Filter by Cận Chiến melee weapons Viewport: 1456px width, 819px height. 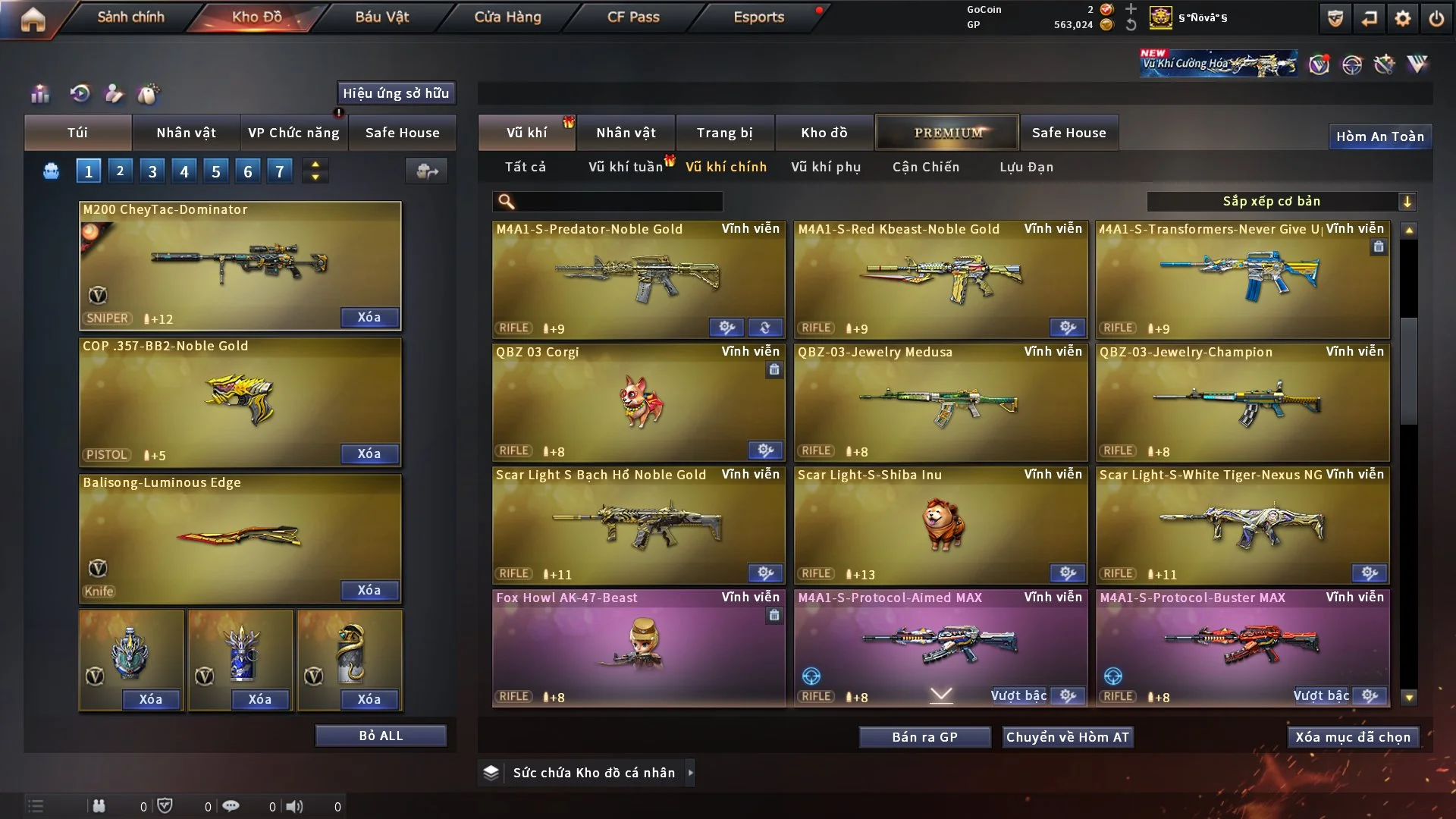click(x=926, y=167)
